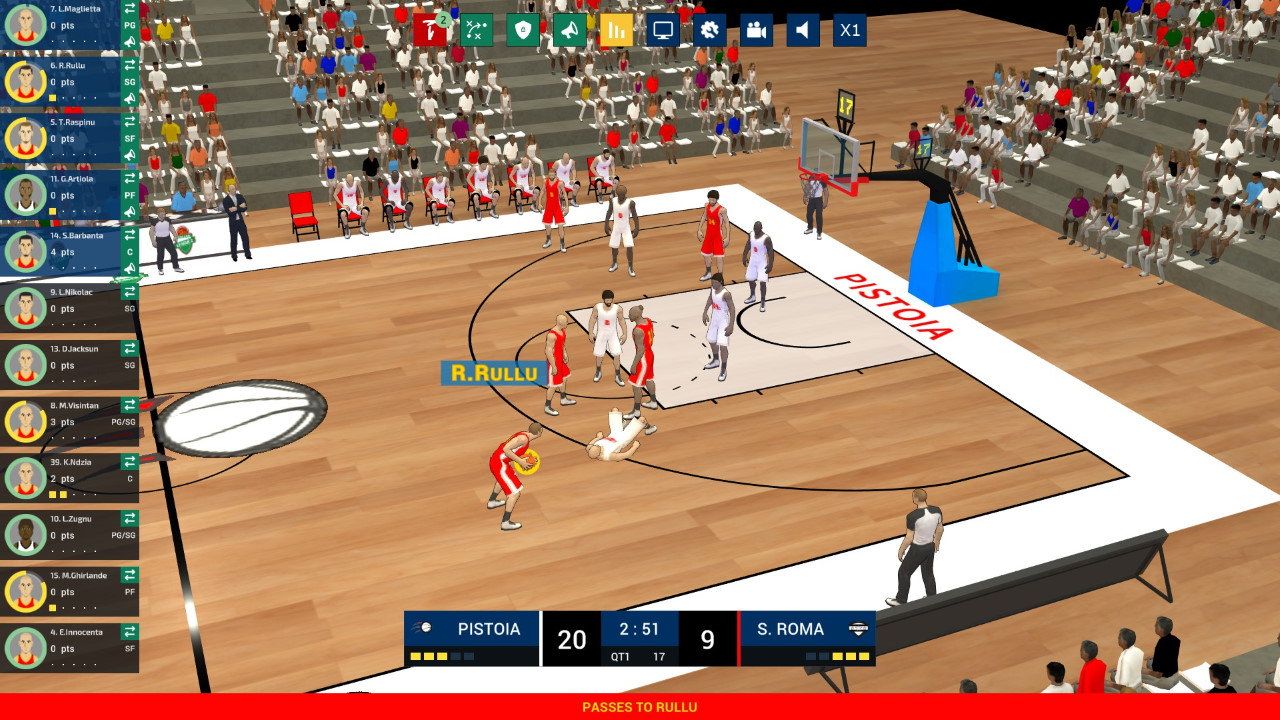Substitute in D.Jacksun via swap arrows
Screen dimensions: 1280x720
(130, 349)
